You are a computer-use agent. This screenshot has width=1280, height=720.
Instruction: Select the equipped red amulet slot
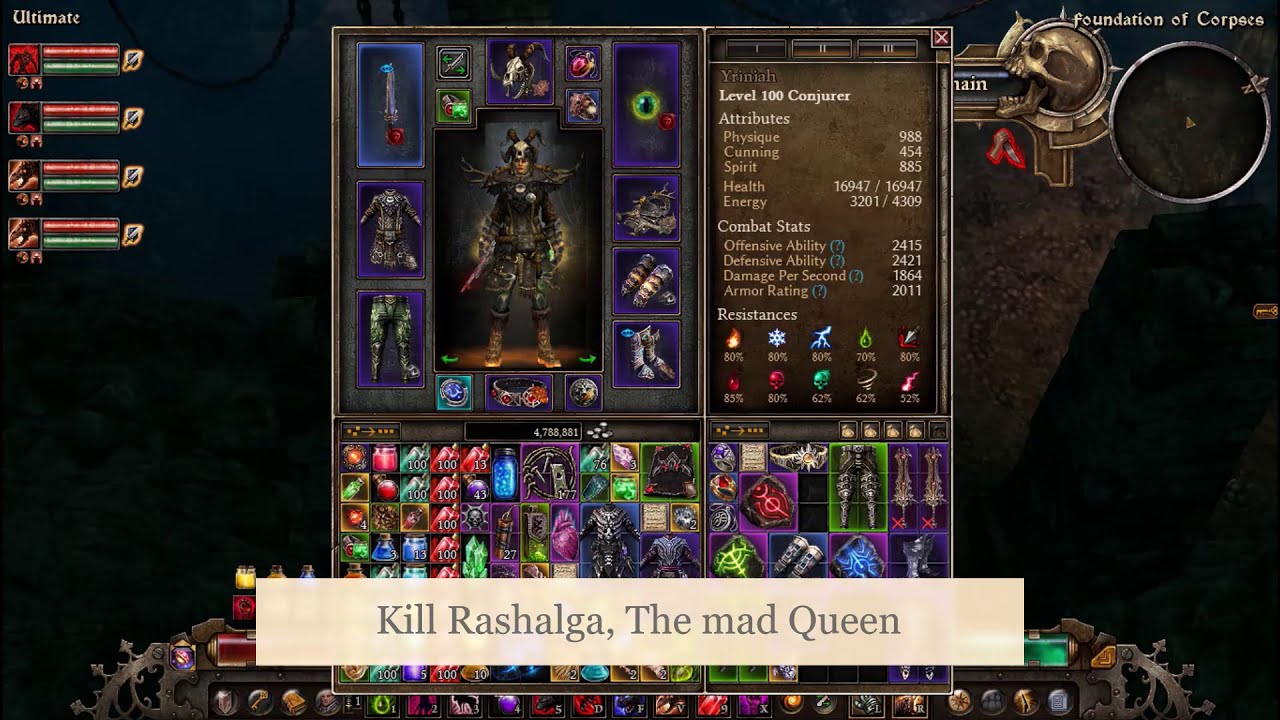pos(582,63)
